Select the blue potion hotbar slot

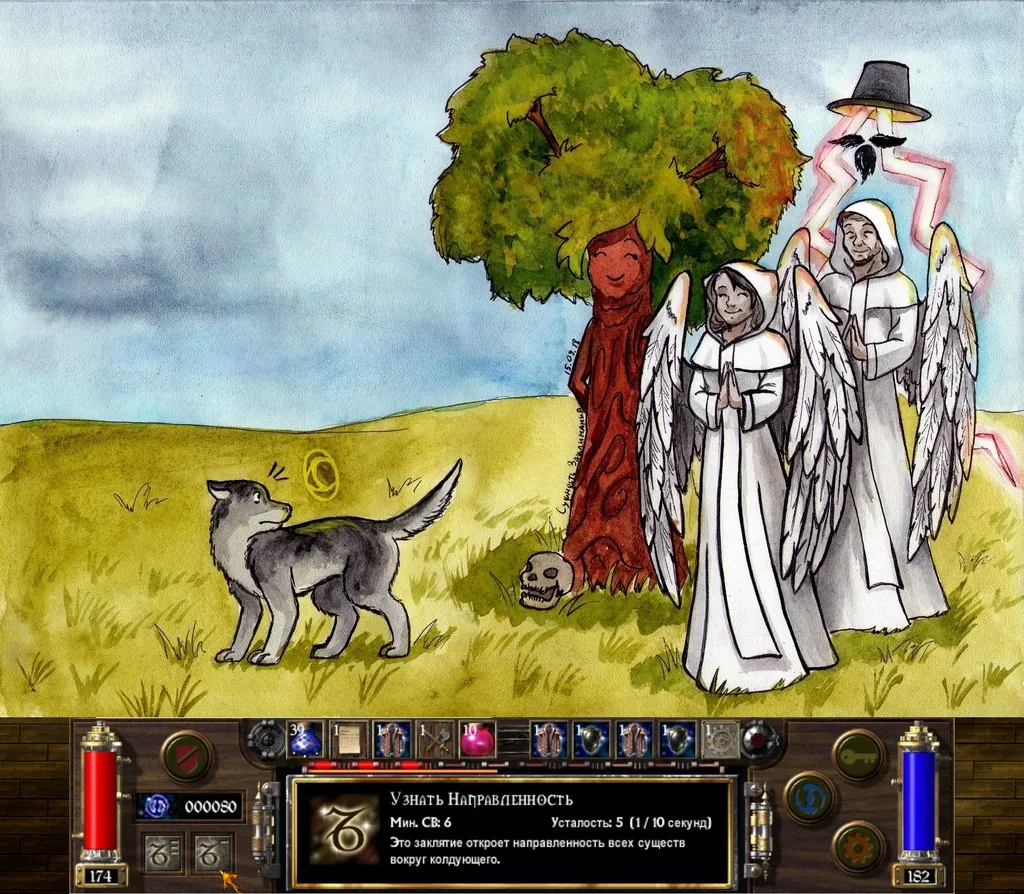pyautogui.click(x=305, y=739)
